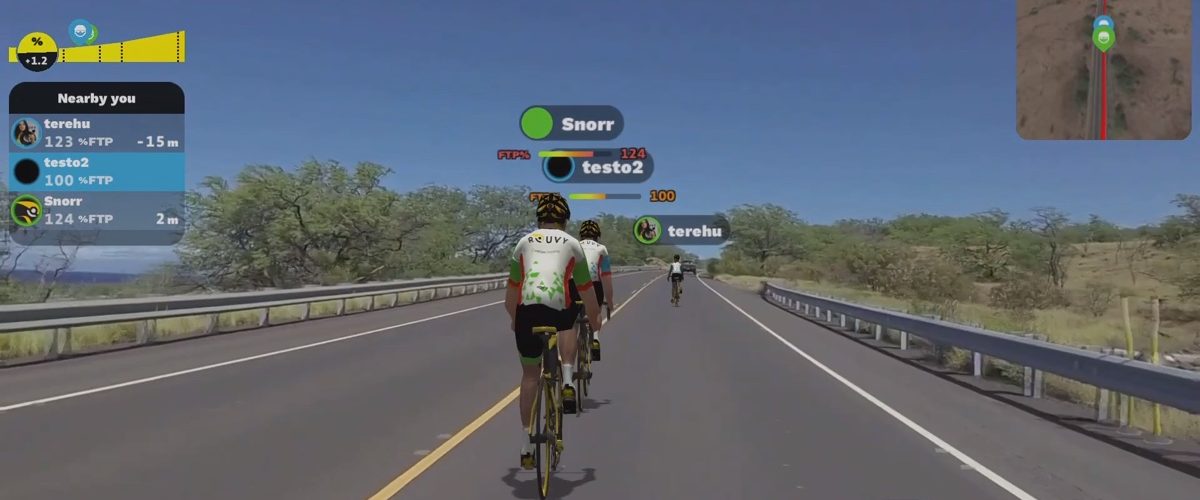This screenshot has height=500, width=1200.
Task: Click the yellow elevation profile graph
Action: 120,48
